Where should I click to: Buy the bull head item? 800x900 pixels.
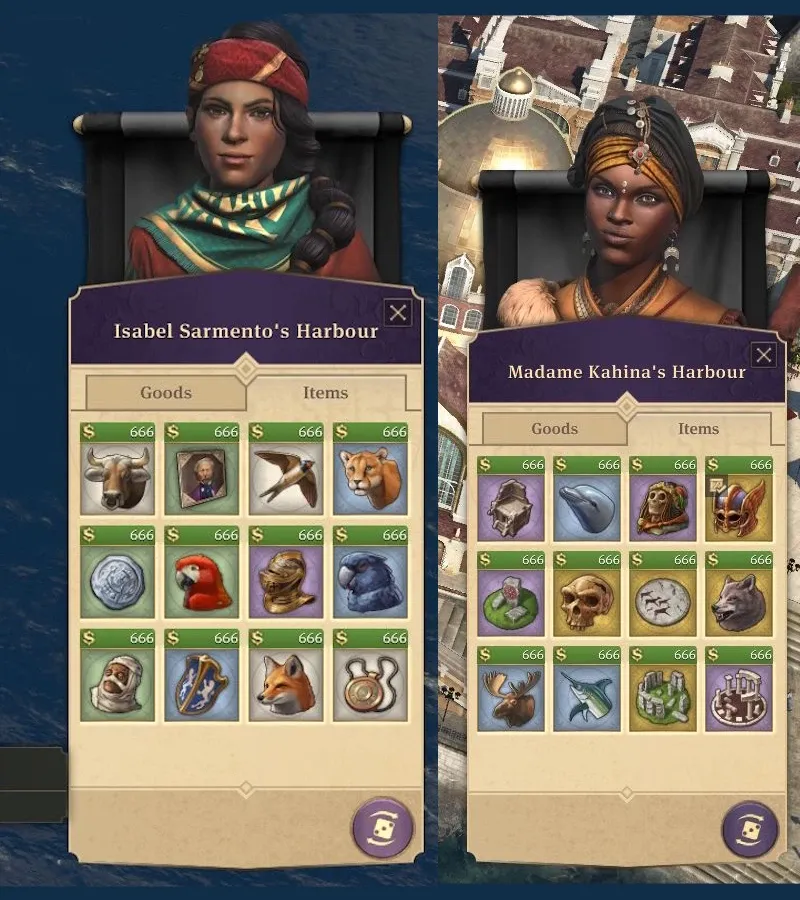(118, 478)
